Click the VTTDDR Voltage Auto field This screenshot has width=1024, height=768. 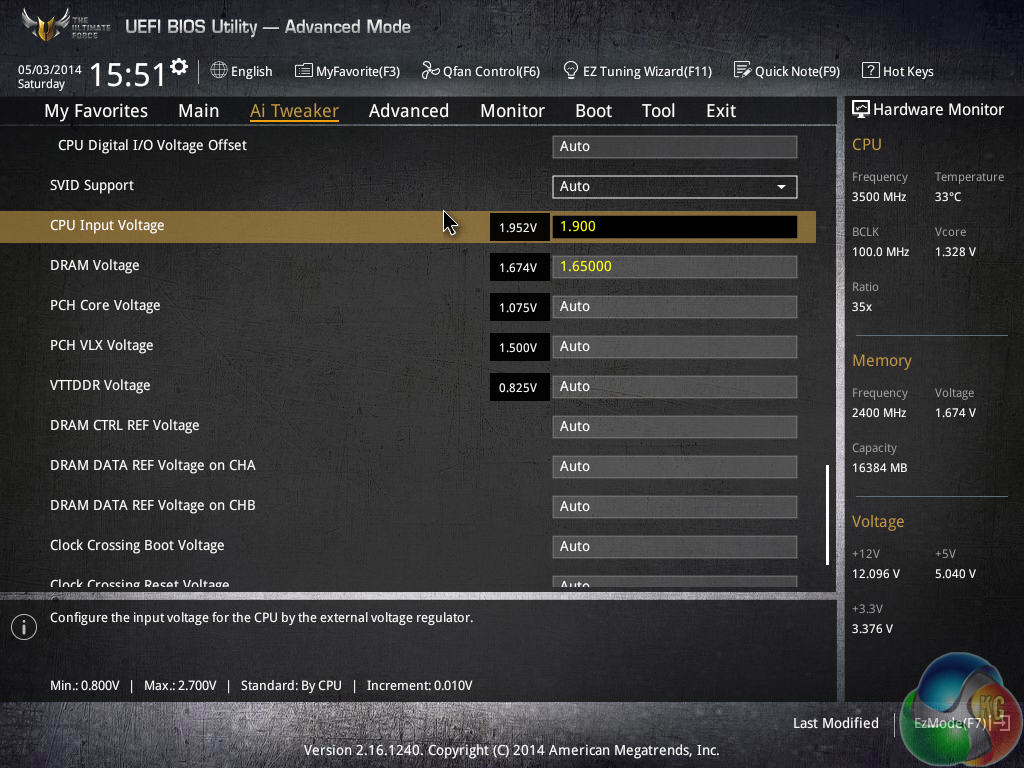[x=674, y=386]
